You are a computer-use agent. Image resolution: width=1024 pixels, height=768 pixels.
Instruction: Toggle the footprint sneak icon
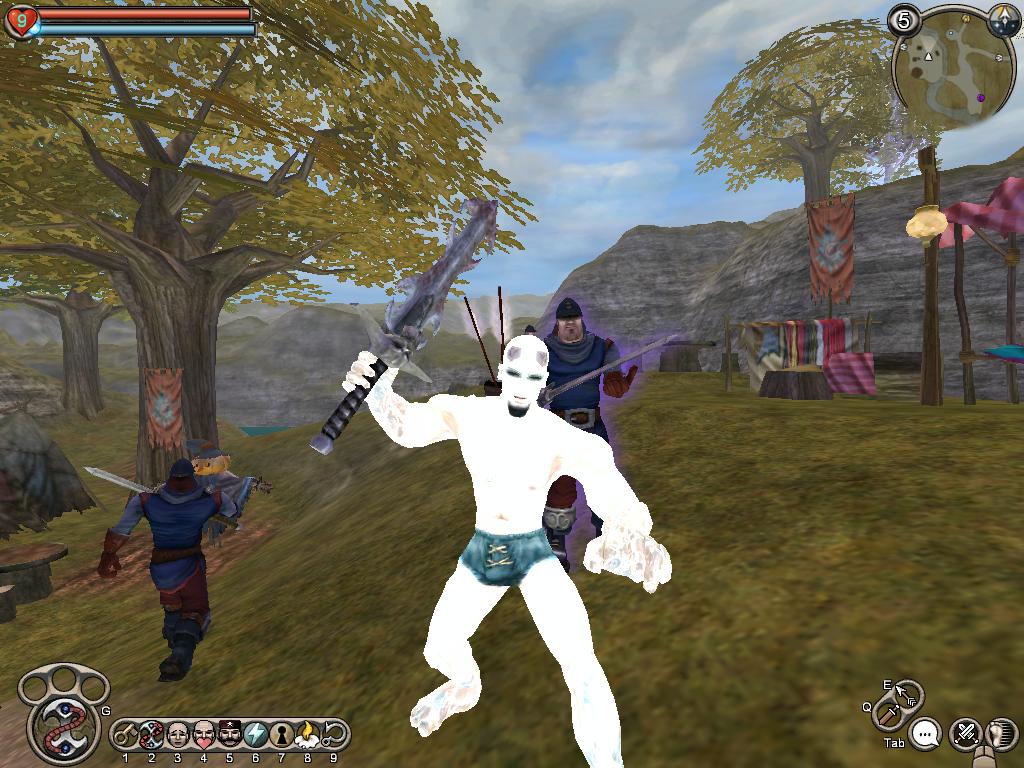(x=1000, y=734)
